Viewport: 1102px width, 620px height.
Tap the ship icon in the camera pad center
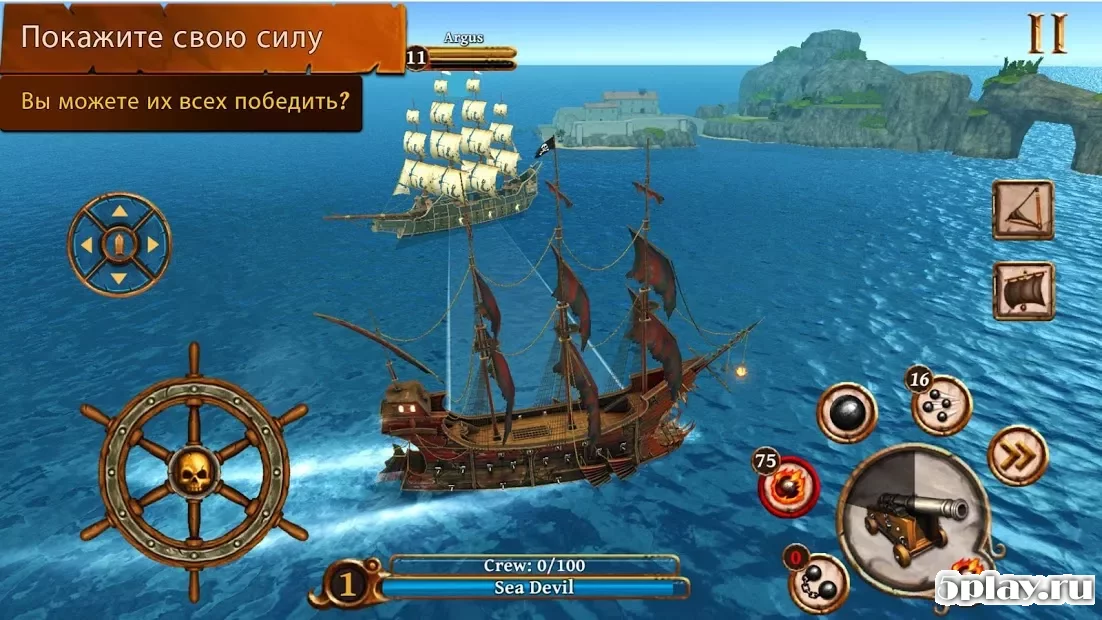(x=119, y=244)
